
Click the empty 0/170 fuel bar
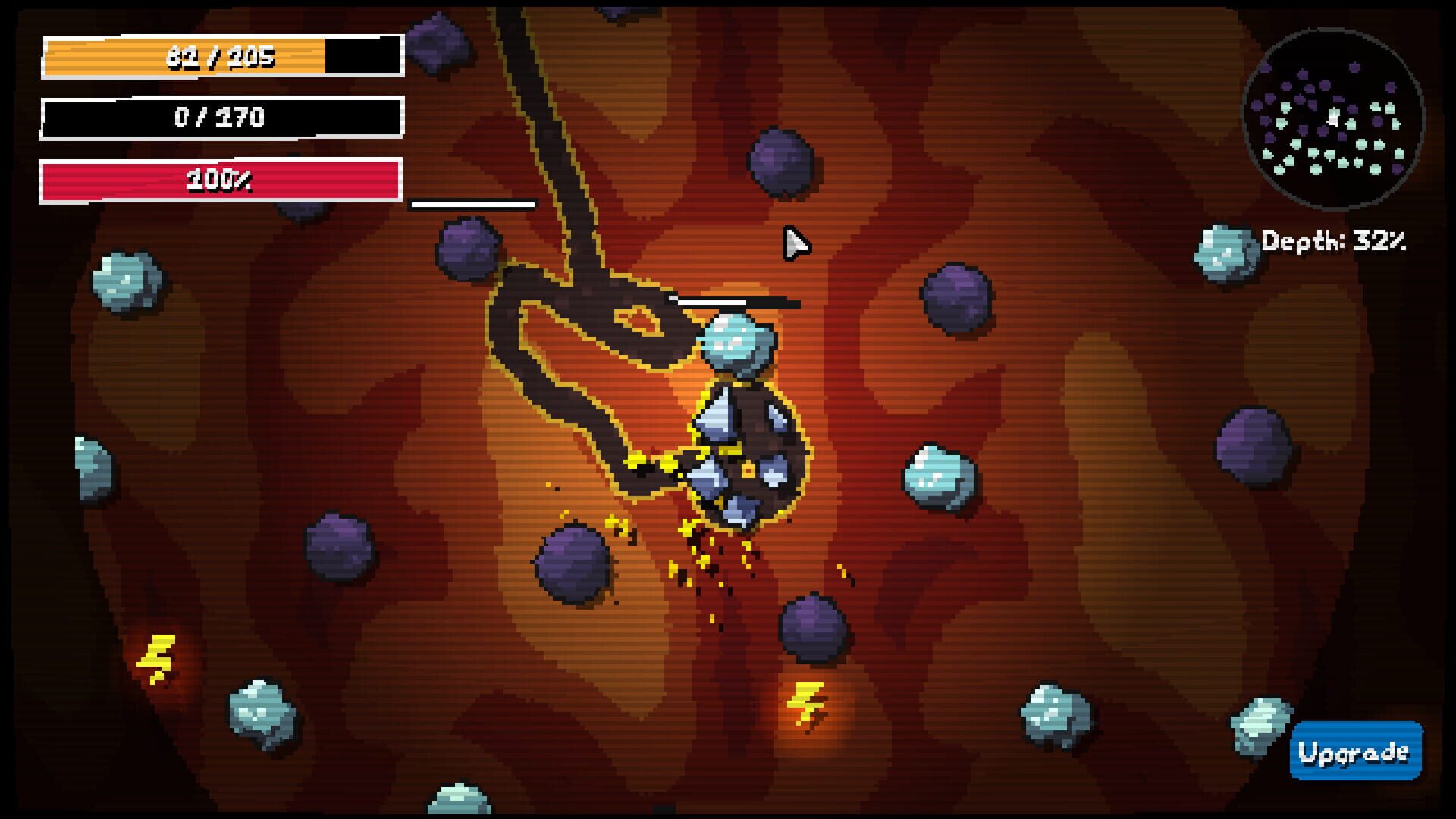(220, 118)
